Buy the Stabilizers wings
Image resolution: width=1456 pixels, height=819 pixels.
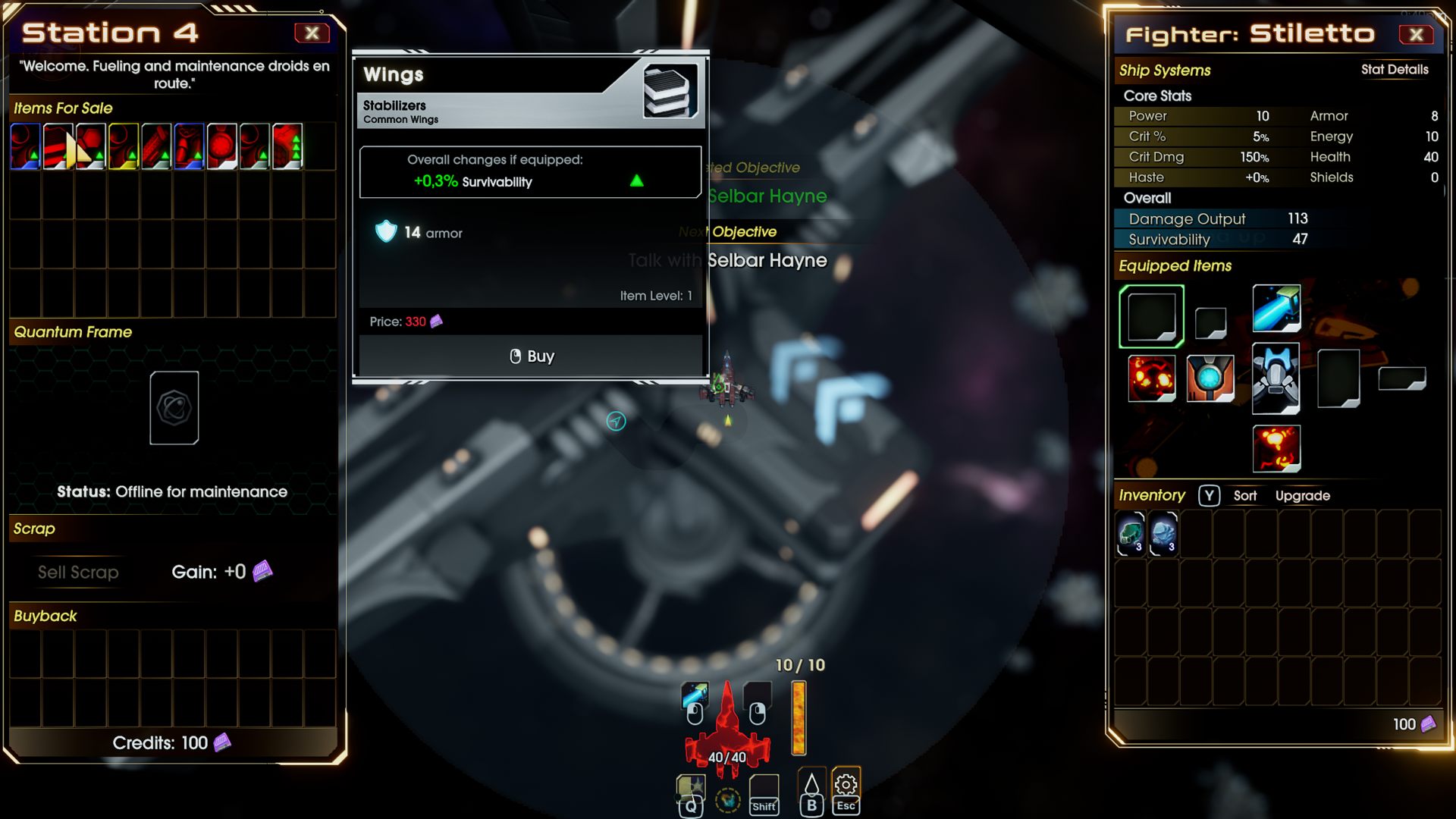coord(531,356)
